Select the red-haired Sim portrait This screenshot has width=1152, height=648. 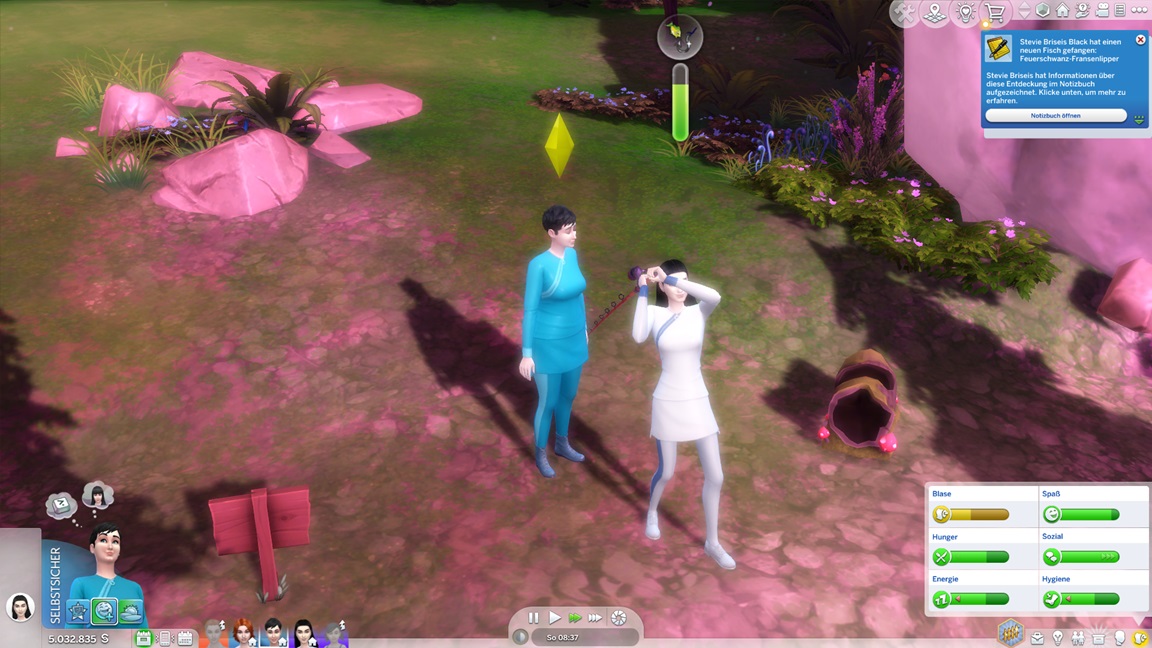pyautogui.click(x=243, y=633)
